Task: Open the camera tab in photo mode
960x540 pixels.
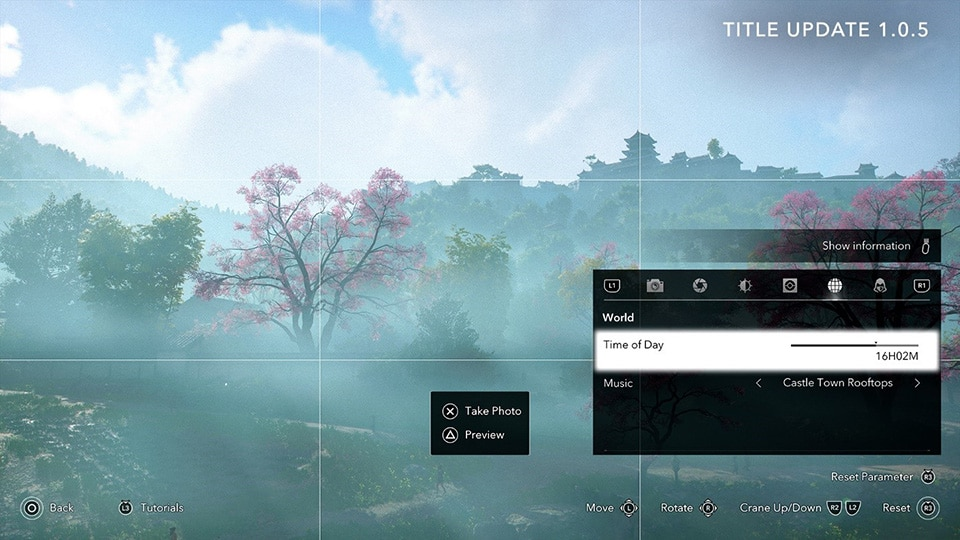Action: pos(655,286)
